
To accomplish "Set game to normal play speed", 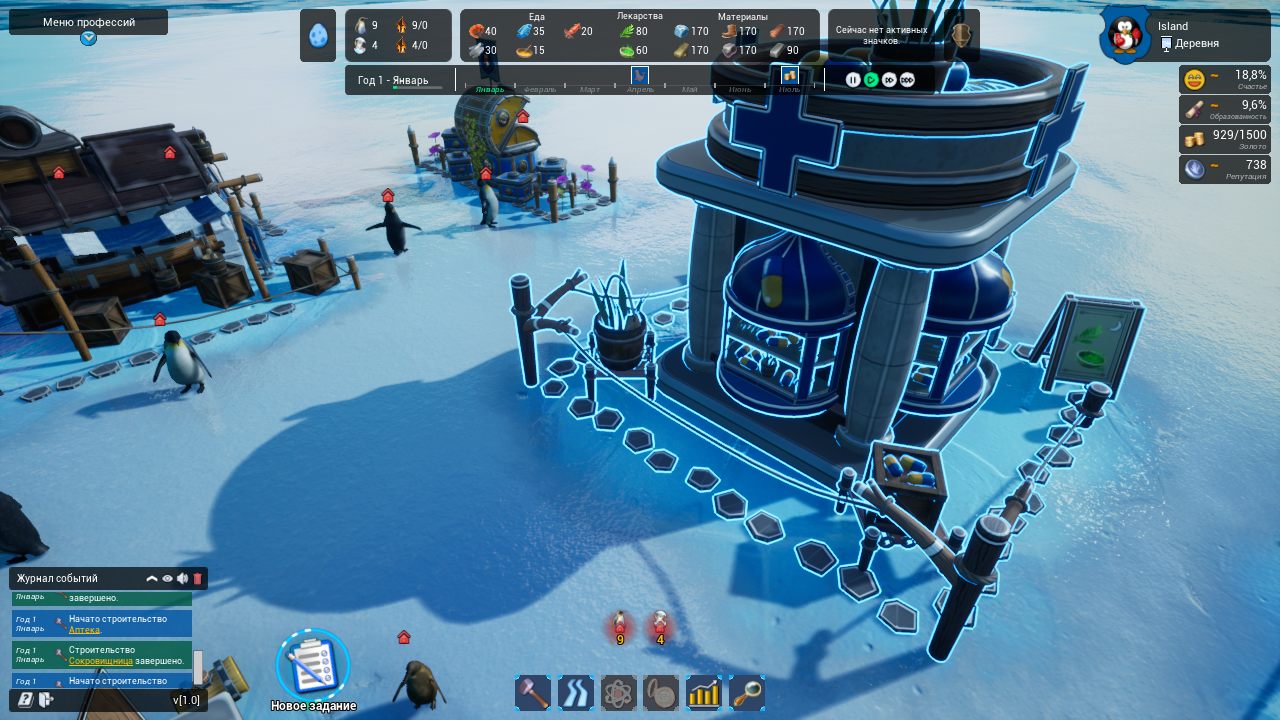I will point(871,80).
